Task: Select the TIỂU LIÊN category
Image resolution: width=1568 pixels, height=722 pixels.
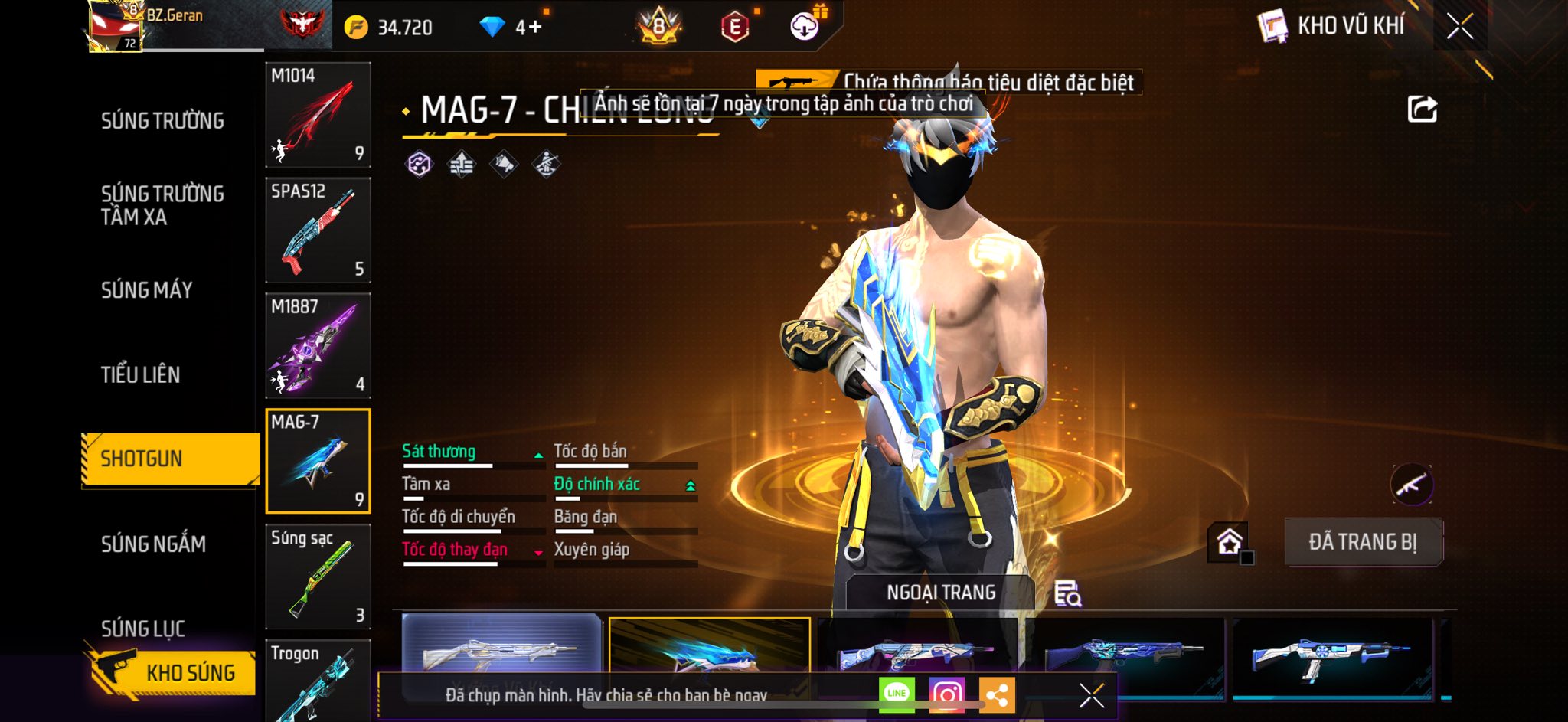Action: click(140, 374)
